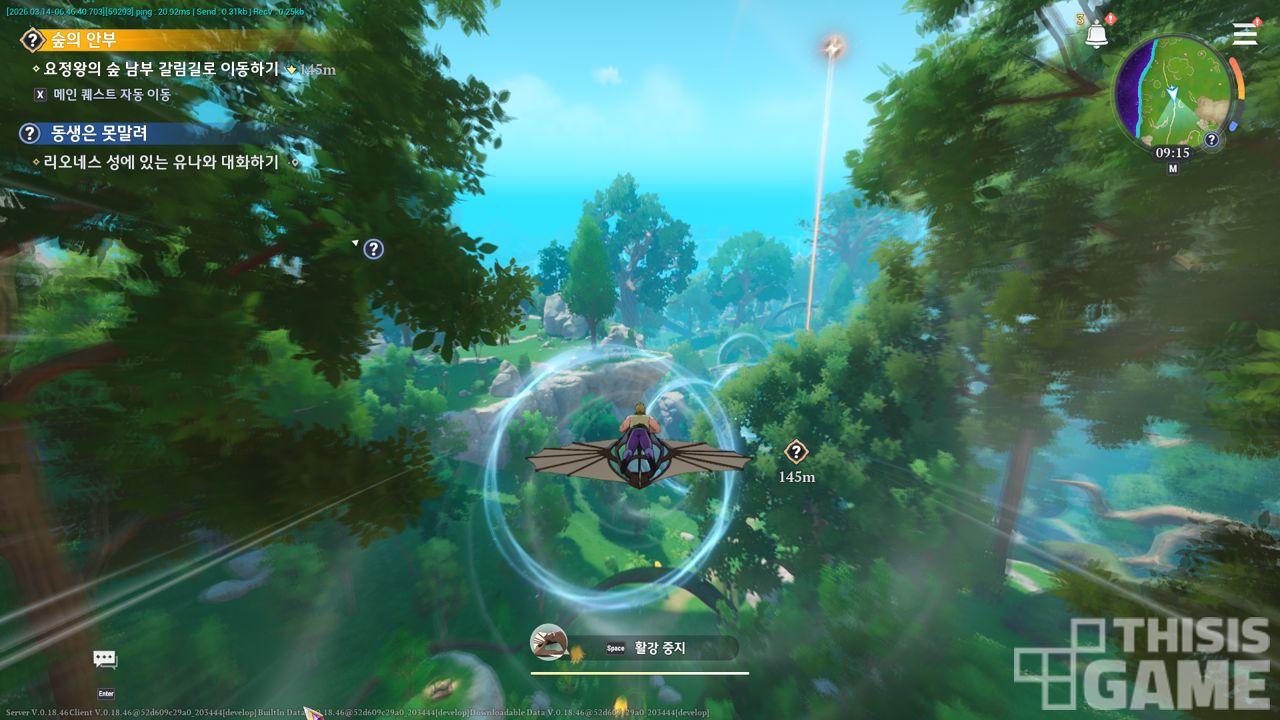Click the glider portrait stop-gliding icon
This screenshot has height=720, width=1280.
click(x=549, y=643)
